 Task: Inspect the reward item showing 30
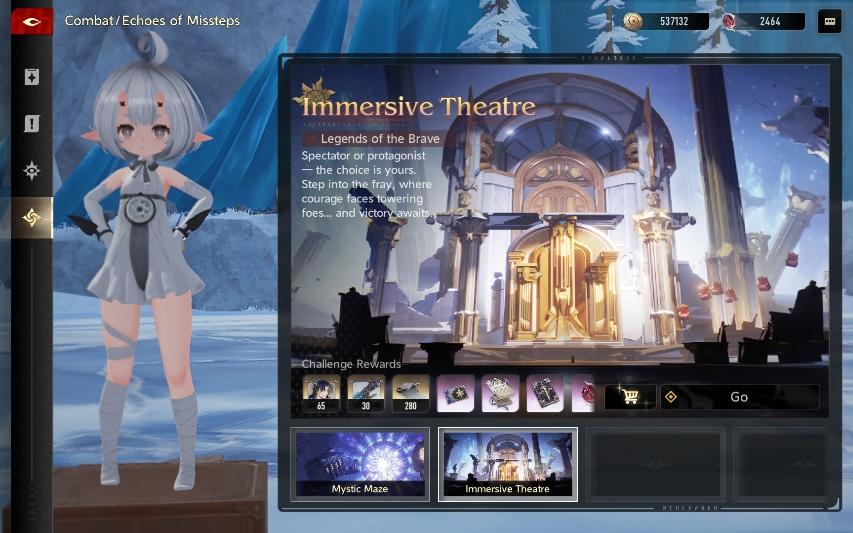[366, 394]
